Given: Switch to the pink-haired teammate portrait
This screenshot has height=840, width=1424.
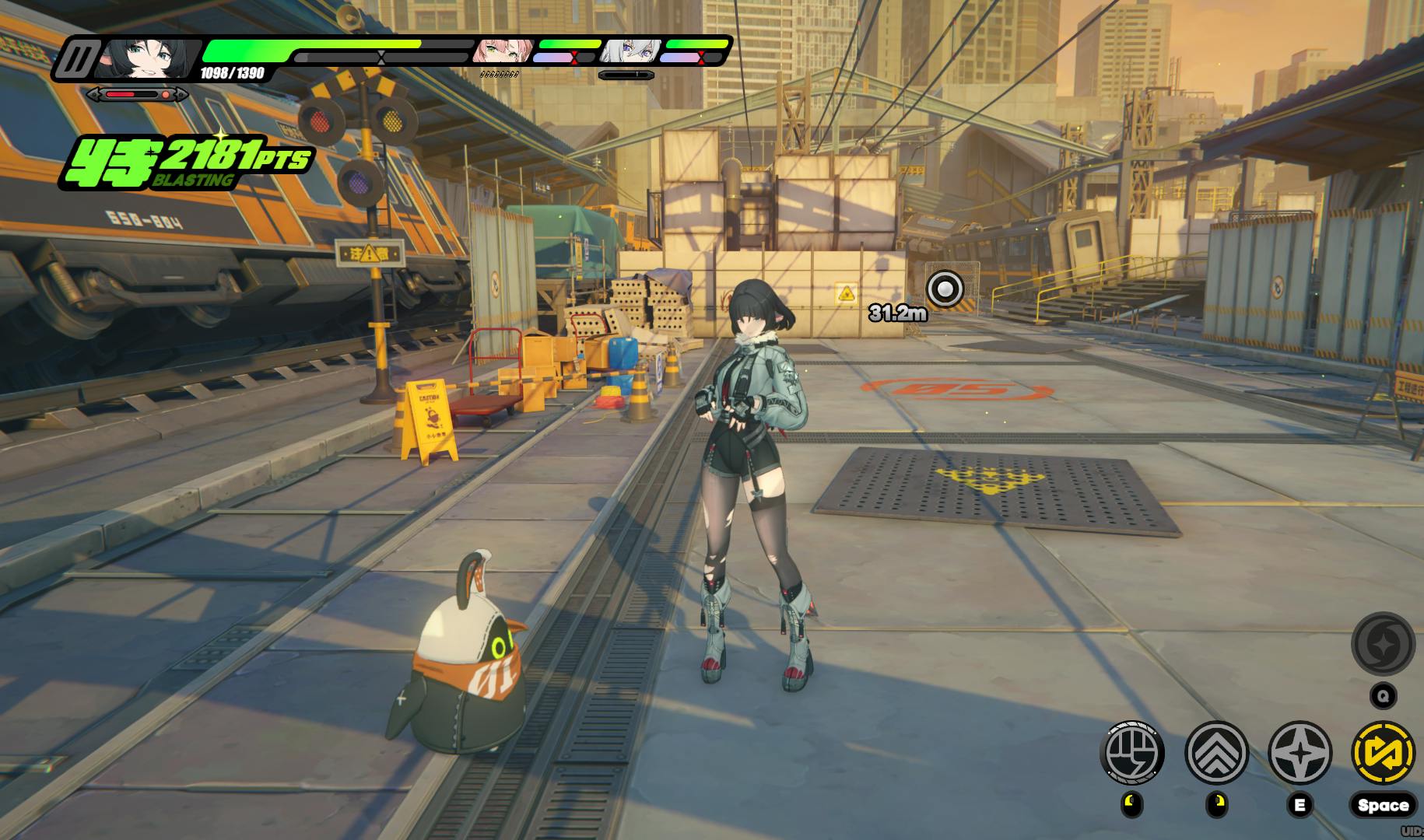Looking at the screenshot, I should (503, 51).
